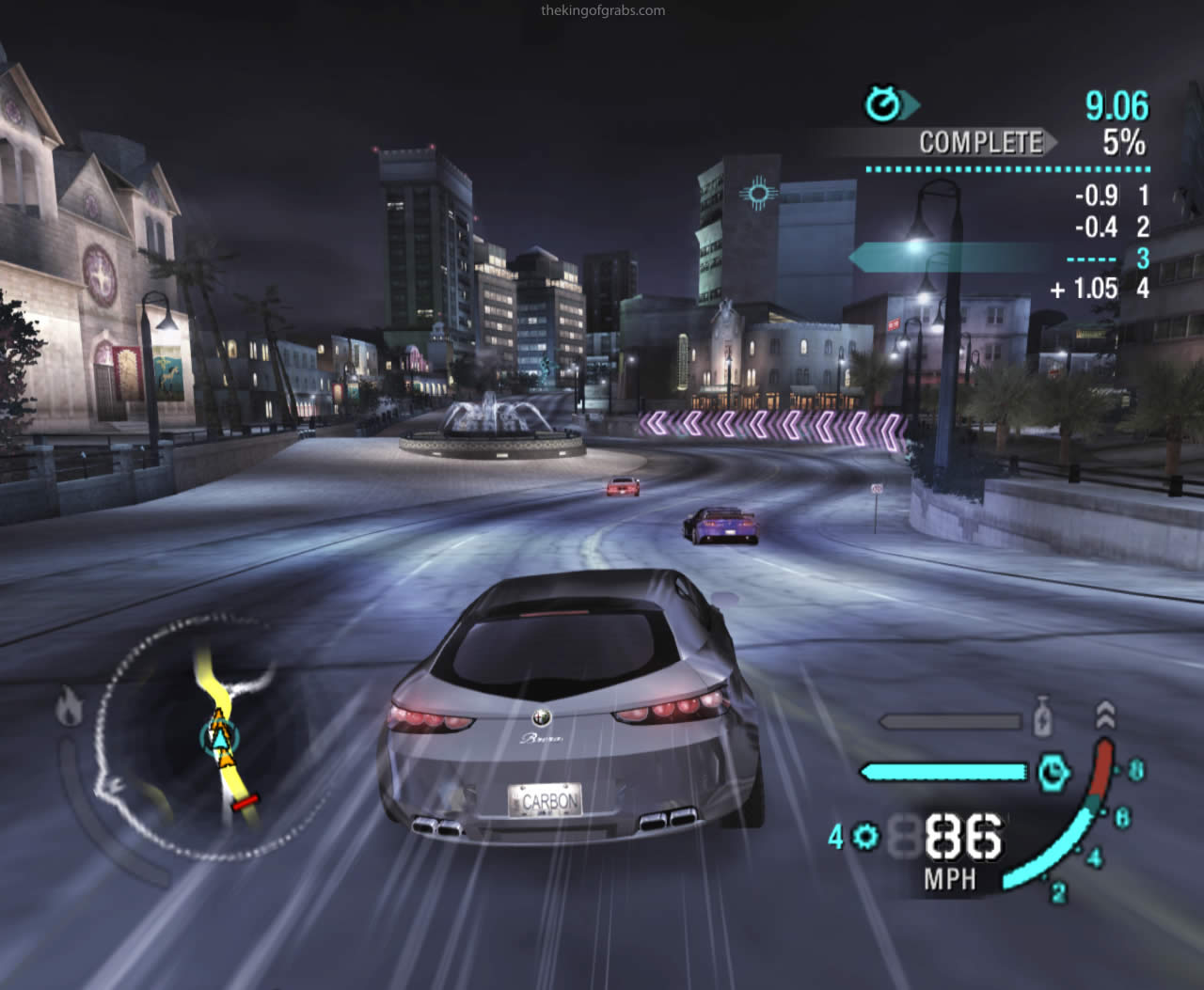Select the player arrow on minimap
Viewport: 1204px width, 990px height.
pyautogui.click(x=219, y=738)
